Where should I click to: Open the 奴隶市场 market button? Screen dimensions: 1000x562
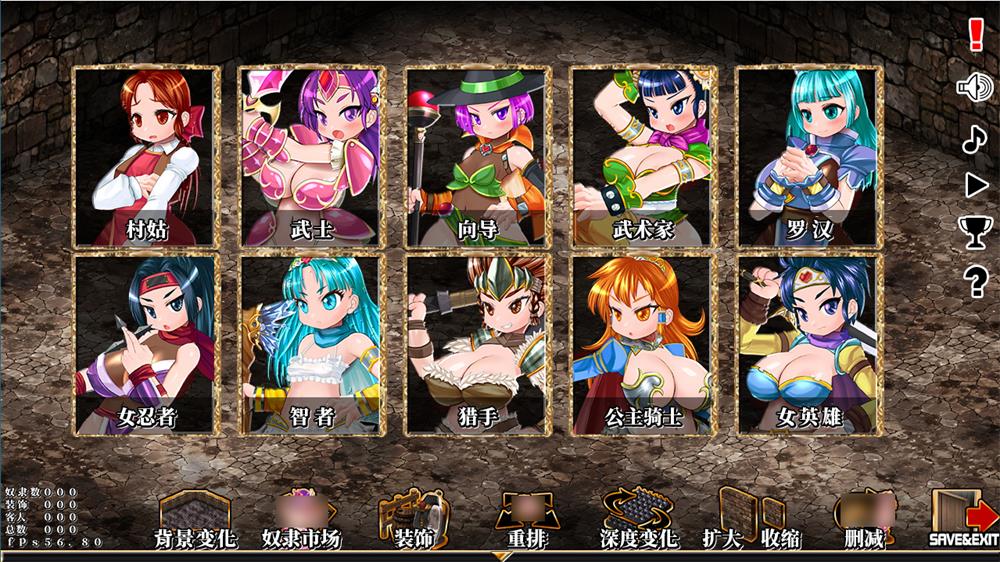coord(301,520)
